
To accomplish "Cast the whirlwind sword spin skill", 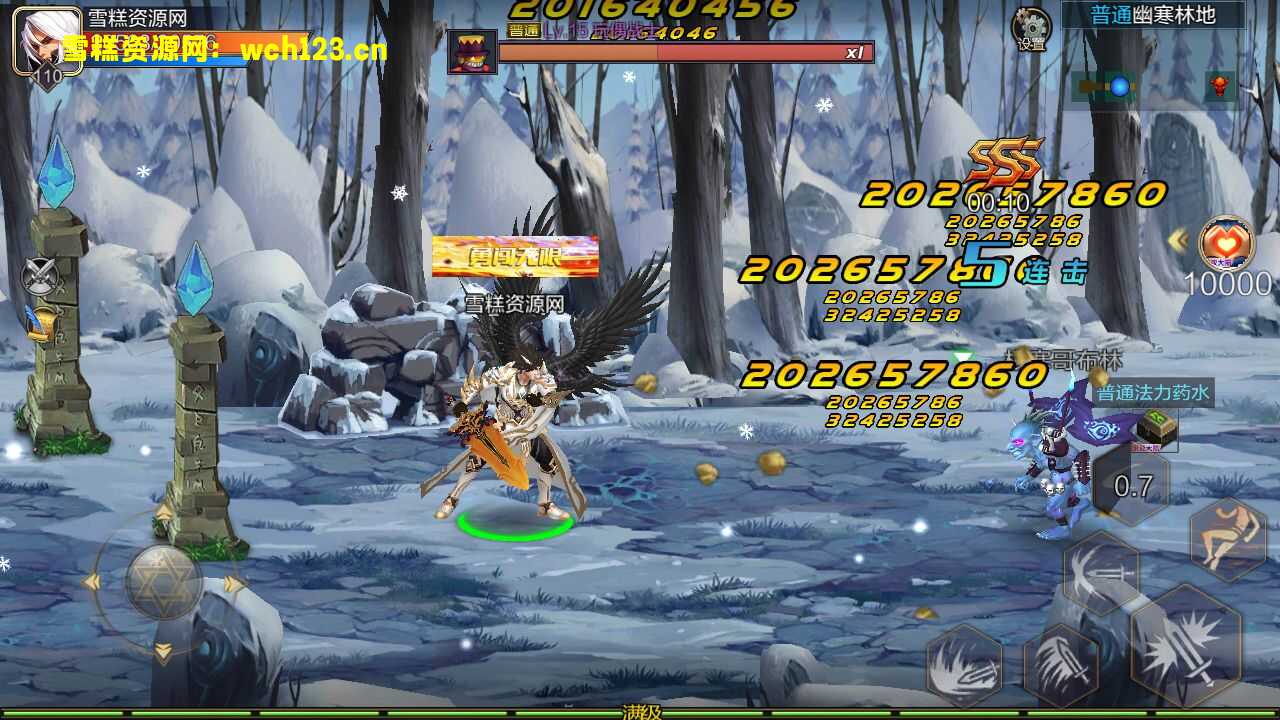I will coord(964,664).
